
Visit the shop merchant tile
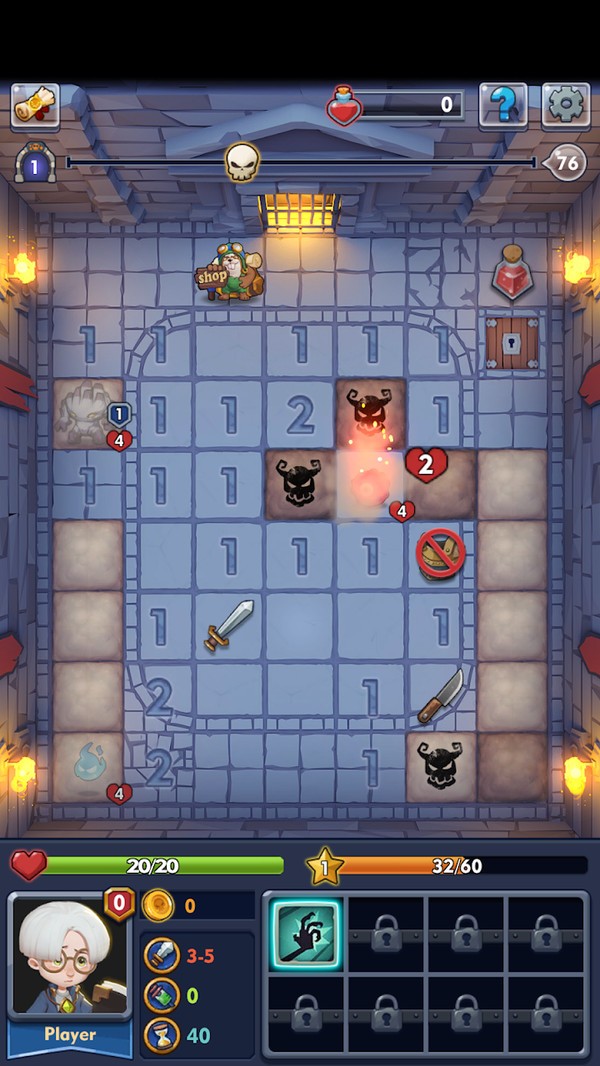point(231,273)
